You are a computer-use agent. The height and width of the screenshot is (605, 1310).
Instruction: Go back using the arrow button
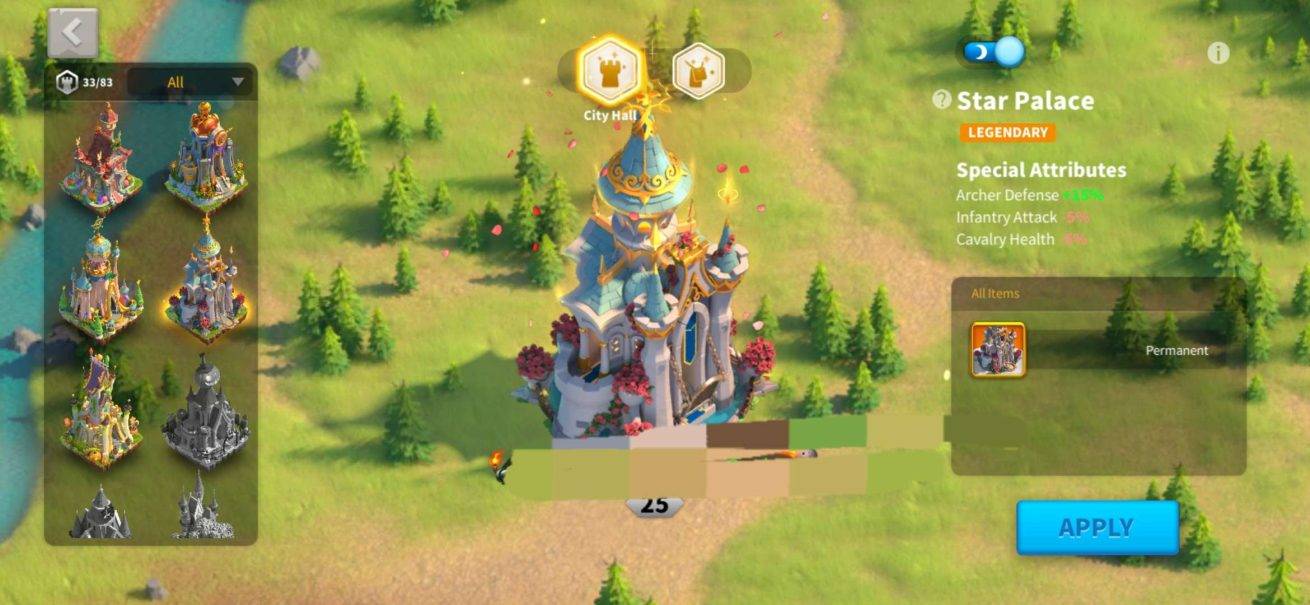coord(72,33)
